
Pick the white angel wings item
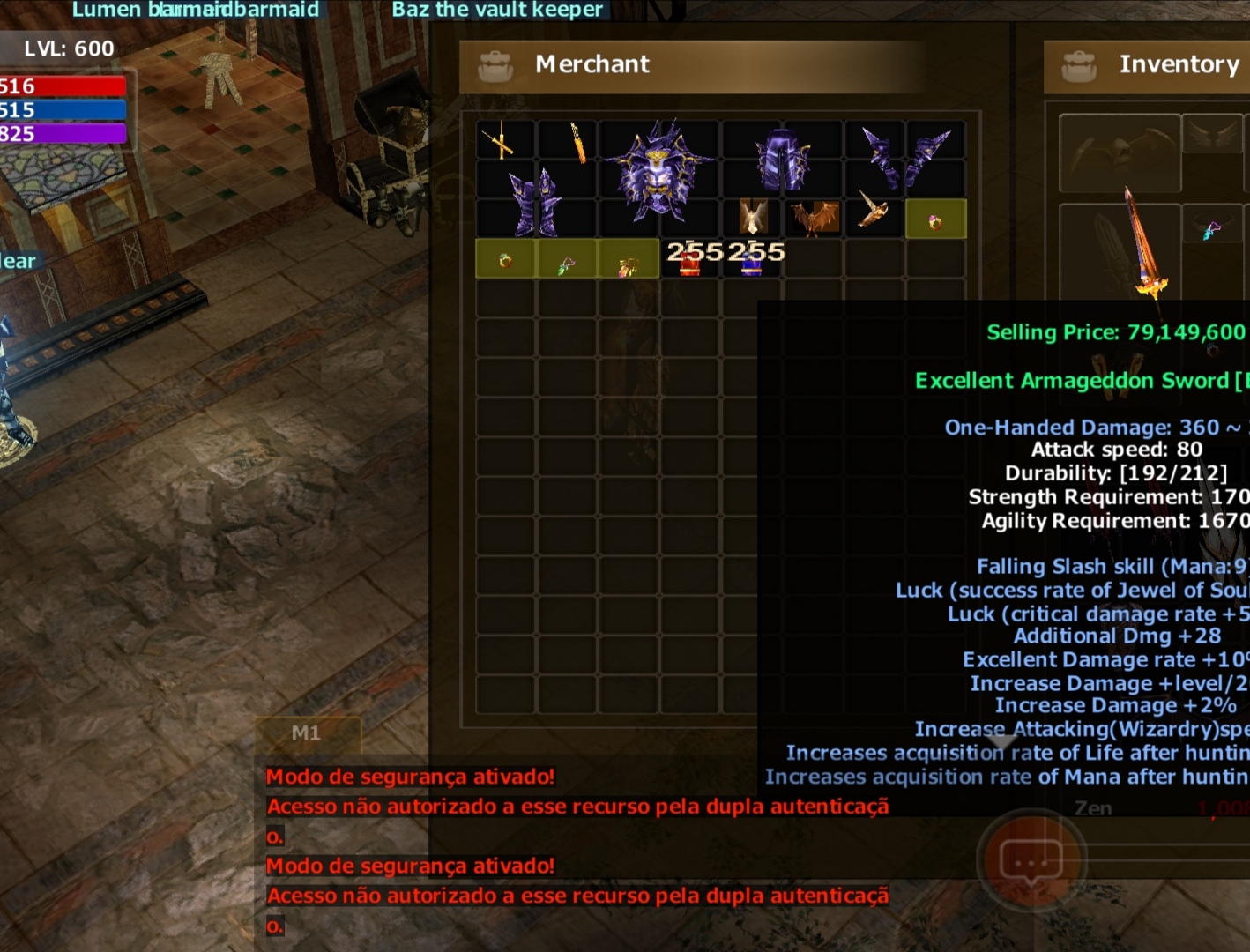tap(752, 217)
